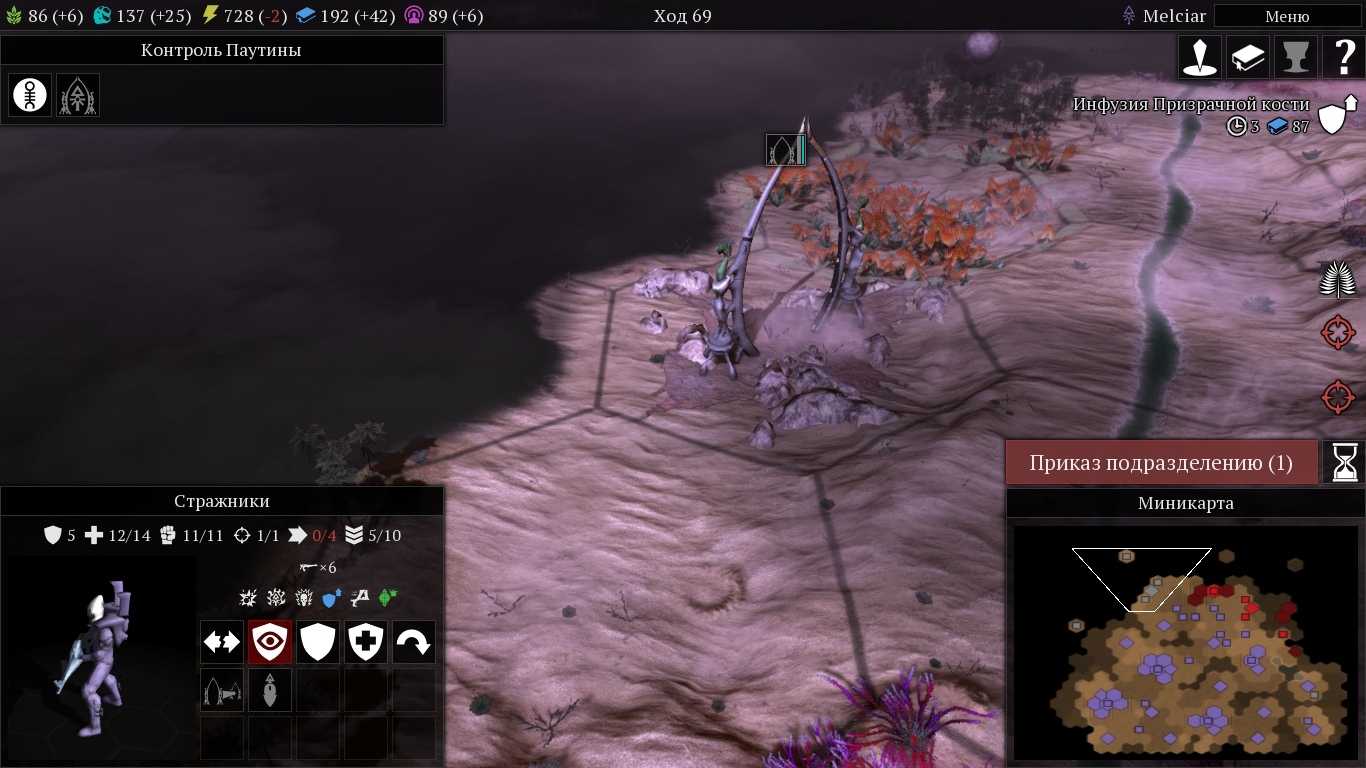Click the white round rune icon
1366x768 pixels.
(x=30, y=95)
